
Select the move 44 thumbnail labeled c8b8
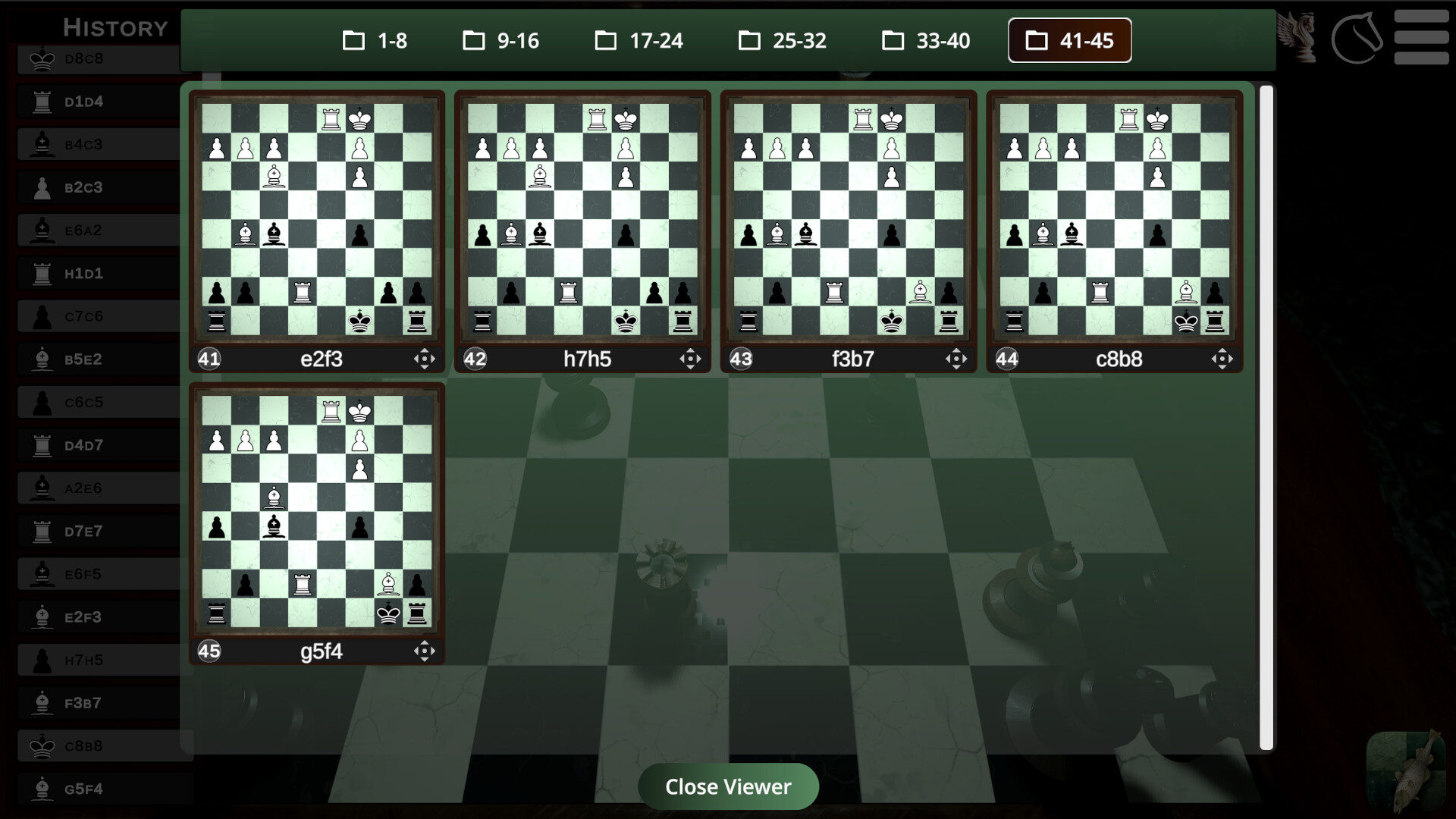(1113, 220)
